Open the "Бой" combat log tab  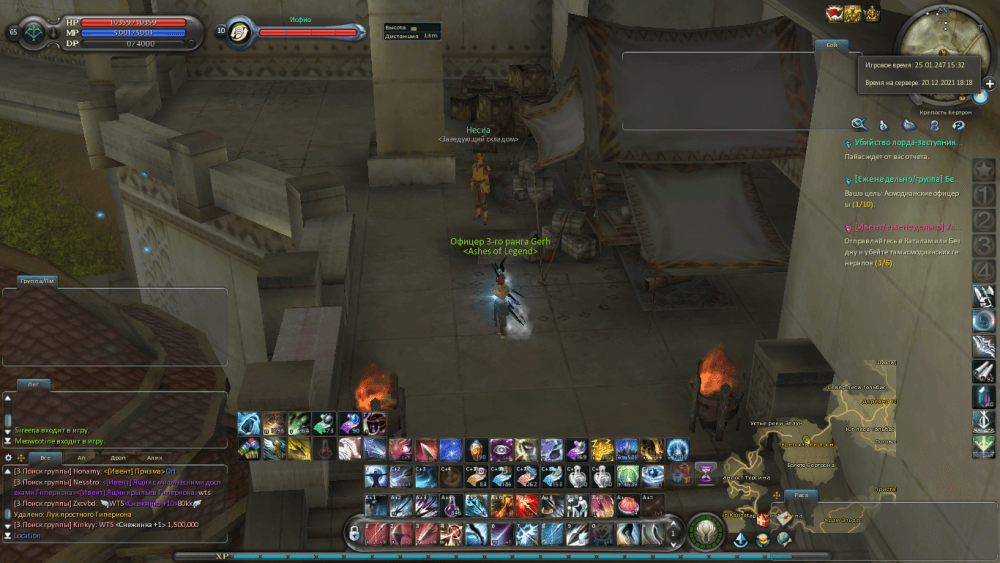click(x=831, y=45)
